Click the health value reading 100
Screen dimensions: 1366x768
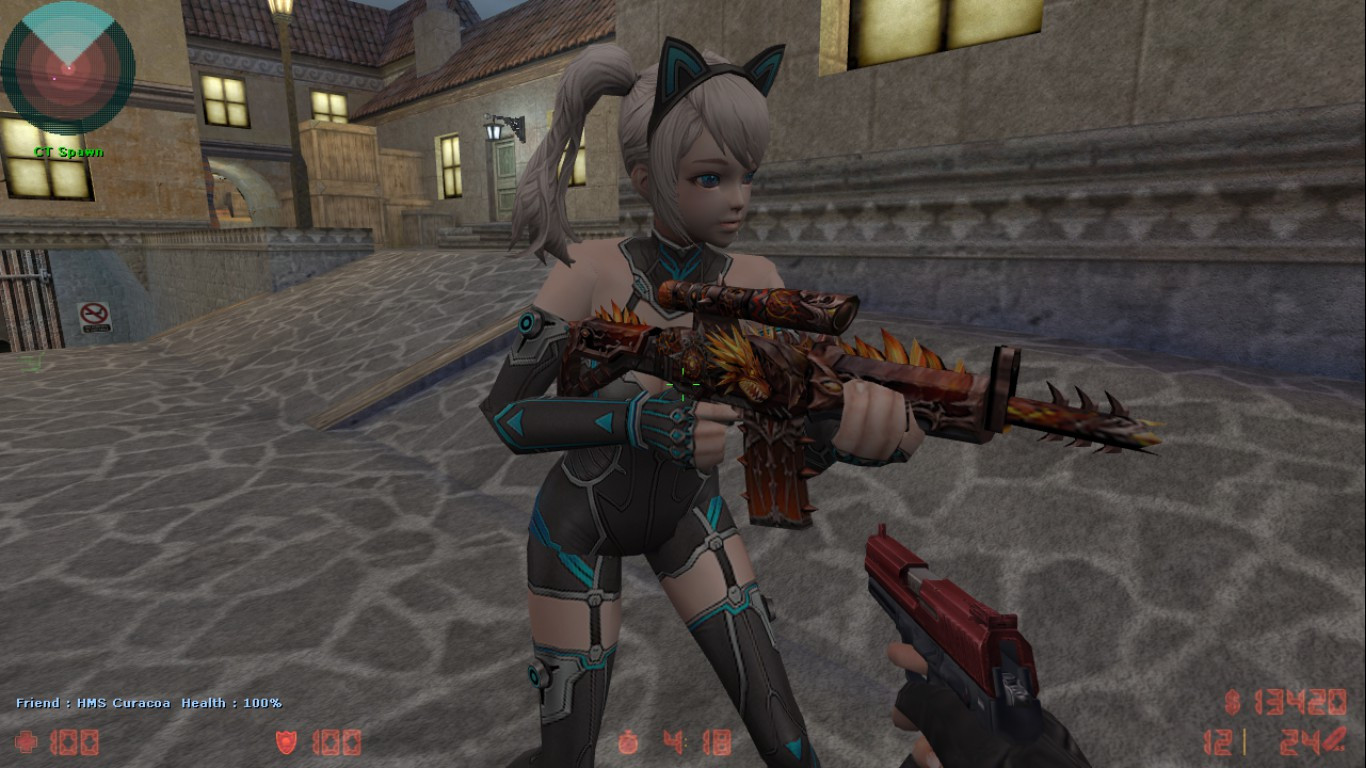click(75, 743)
